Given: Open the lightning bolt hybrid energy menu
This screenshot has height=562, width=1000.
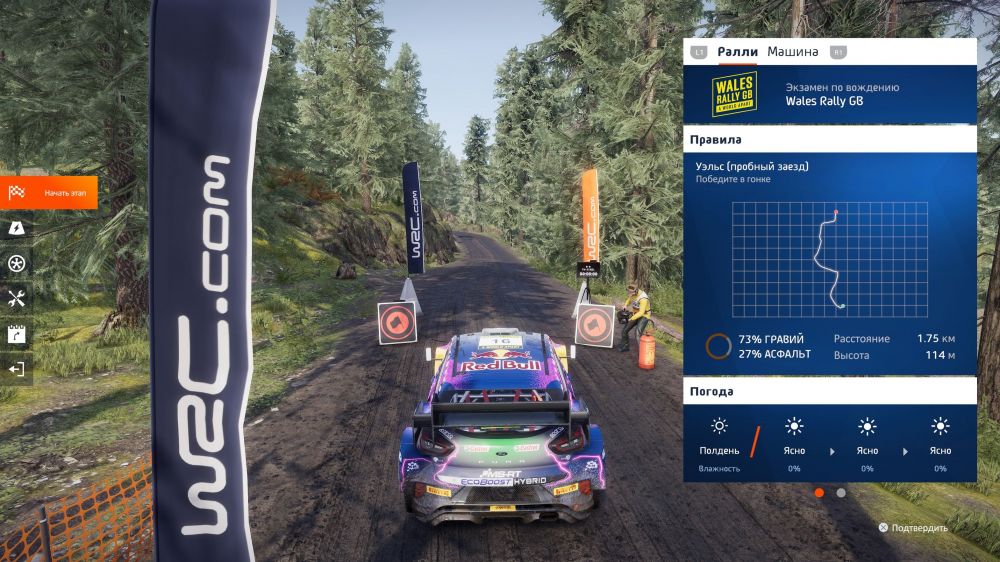Looking at the screenshot, I should click(x=16, y=228).
